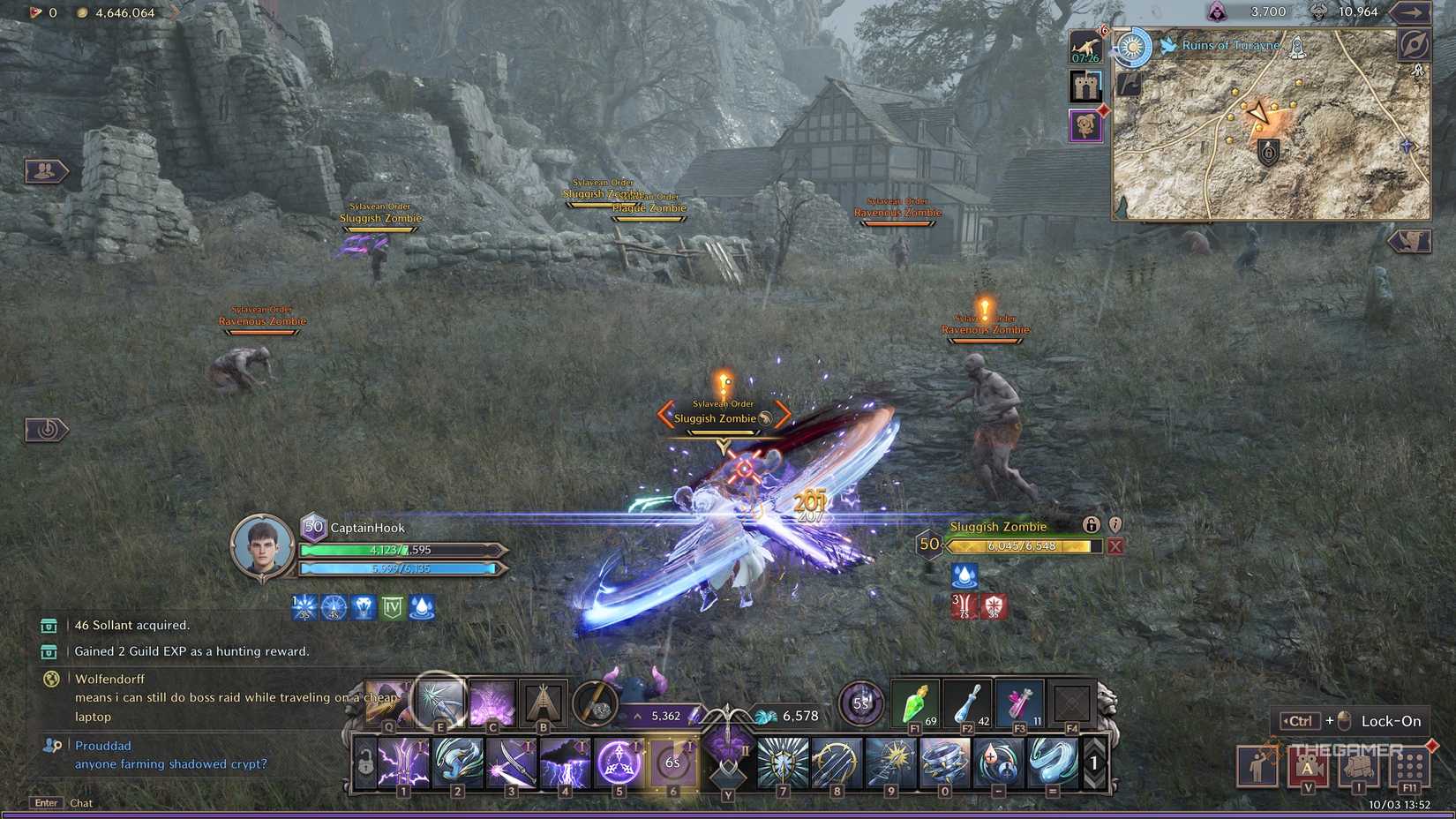The height and width of the screenshot is (819, 1456).
Task: Toggle the target lock padlock on Sluggish Zombie's frame
Action: click(x=1092, y=525)
